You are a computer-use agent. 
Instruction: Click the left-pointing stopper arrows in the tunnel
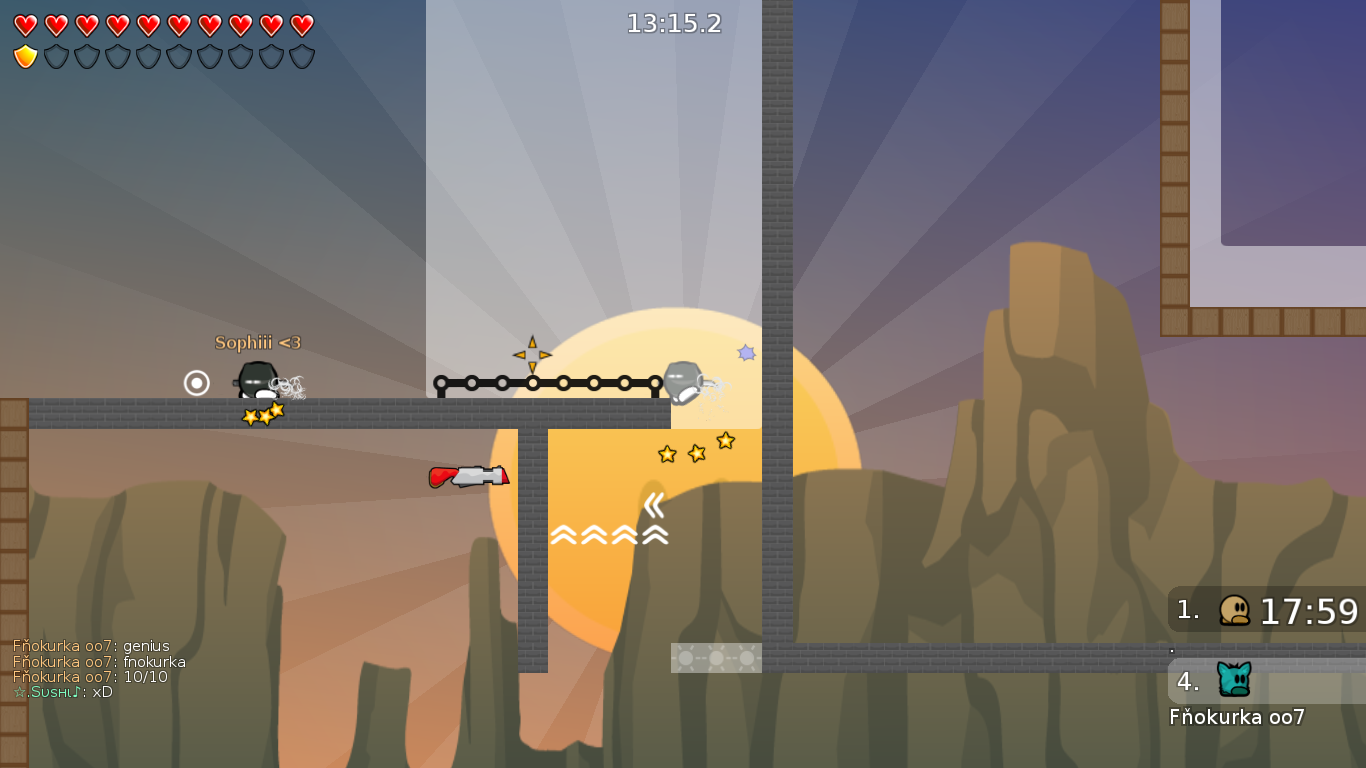[x=655, y=507]
